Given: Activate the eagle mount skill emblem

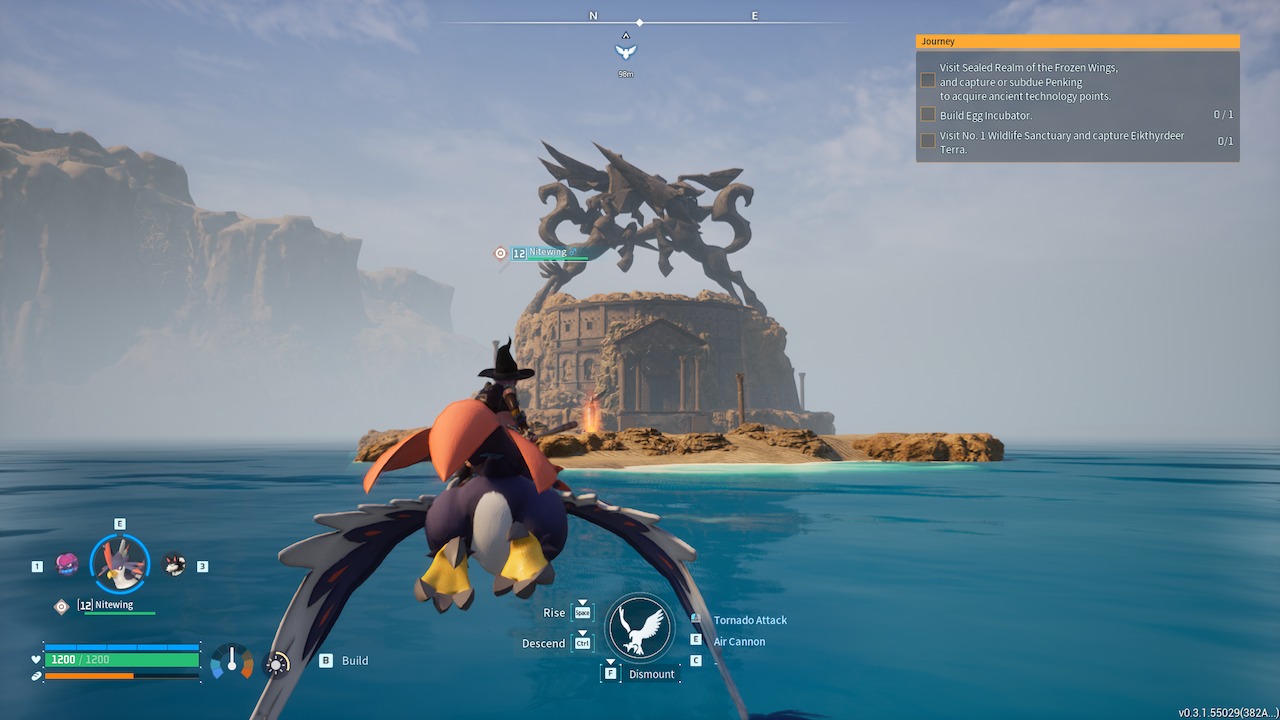Looking at the screenshot, I should 640,628.
